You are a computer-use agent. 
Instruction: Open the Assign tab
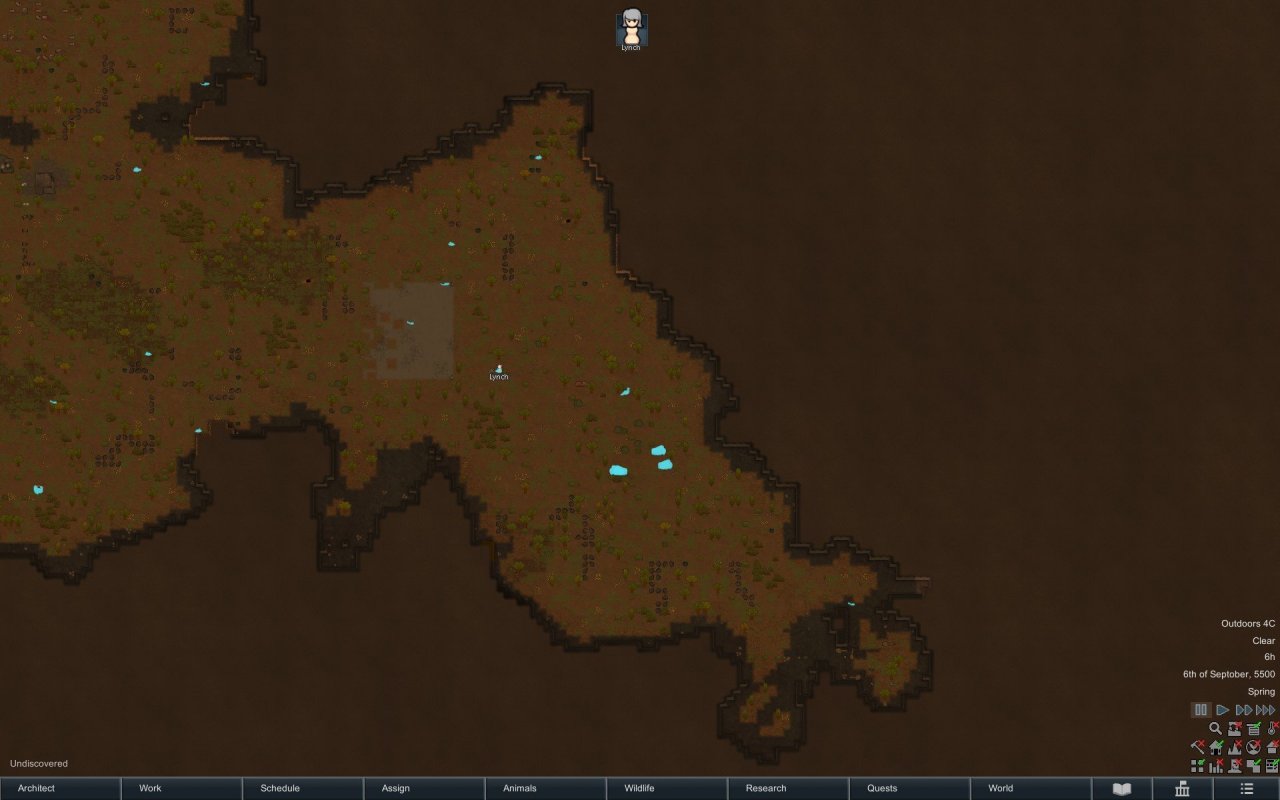click(424, 788)
